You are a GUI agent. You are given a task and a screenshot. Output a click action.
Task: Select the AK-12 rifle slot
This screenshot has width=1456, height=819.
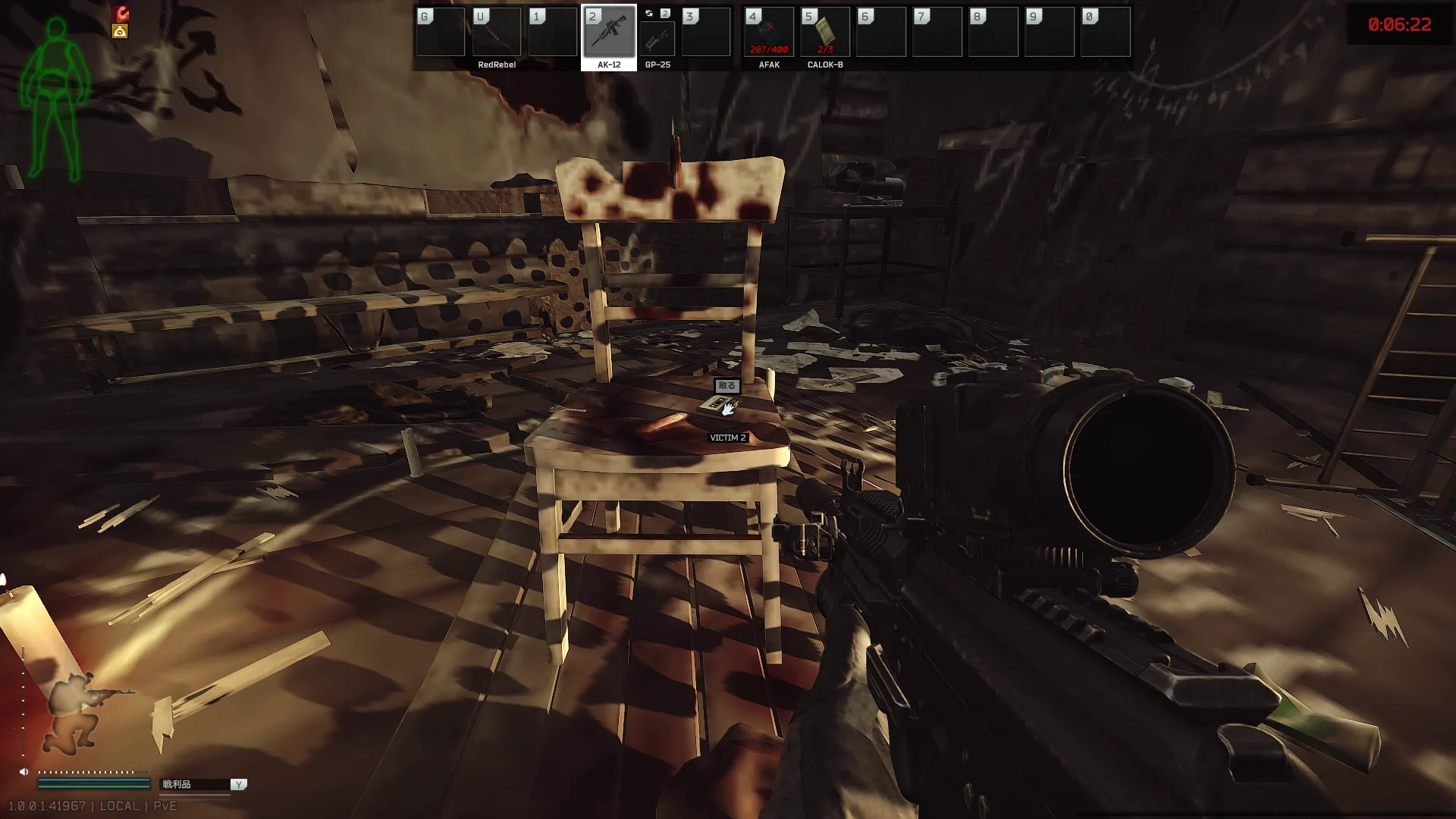tap(609, 33)
